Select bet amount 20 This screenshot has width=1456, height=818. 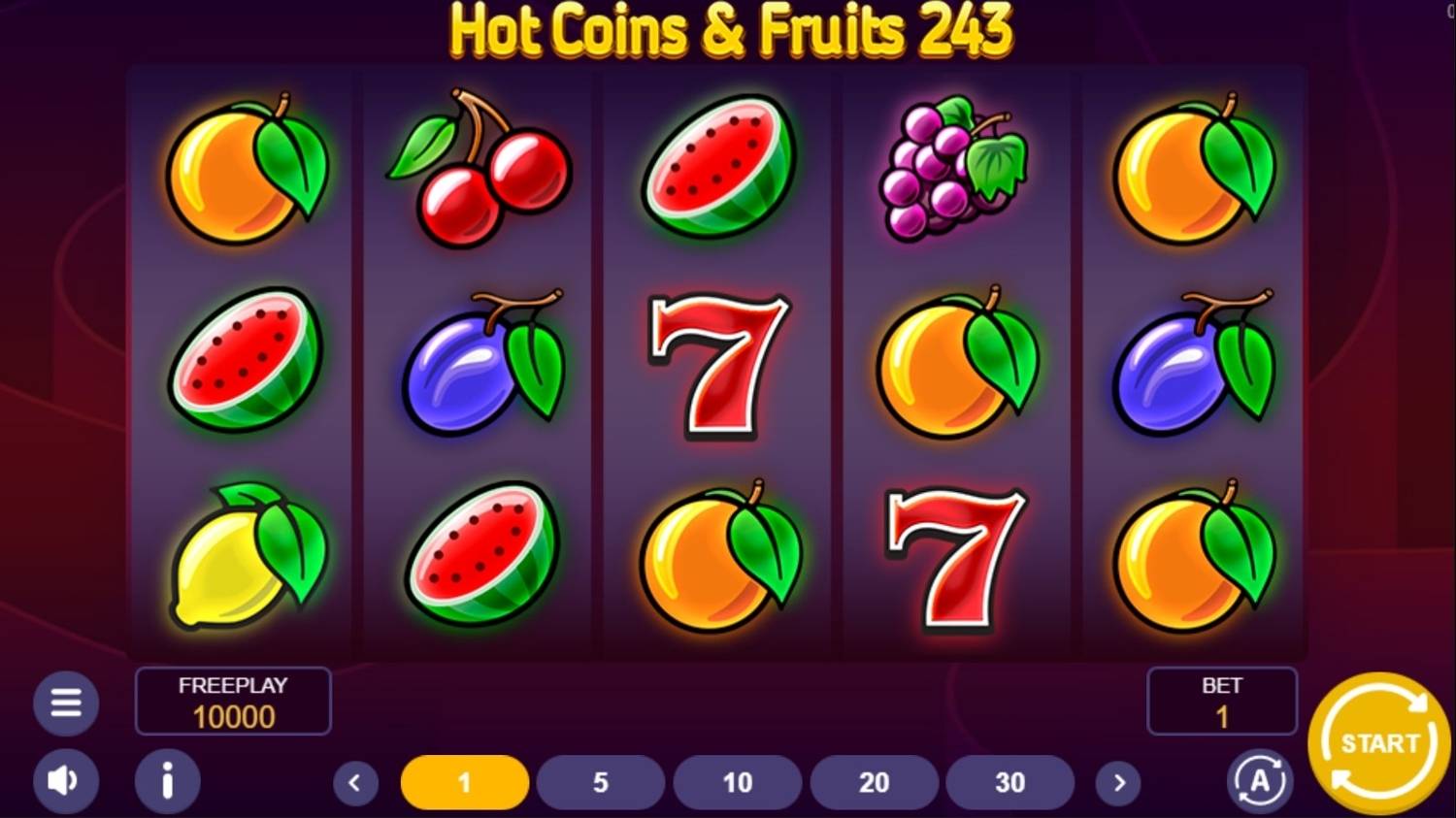point(875,781)
